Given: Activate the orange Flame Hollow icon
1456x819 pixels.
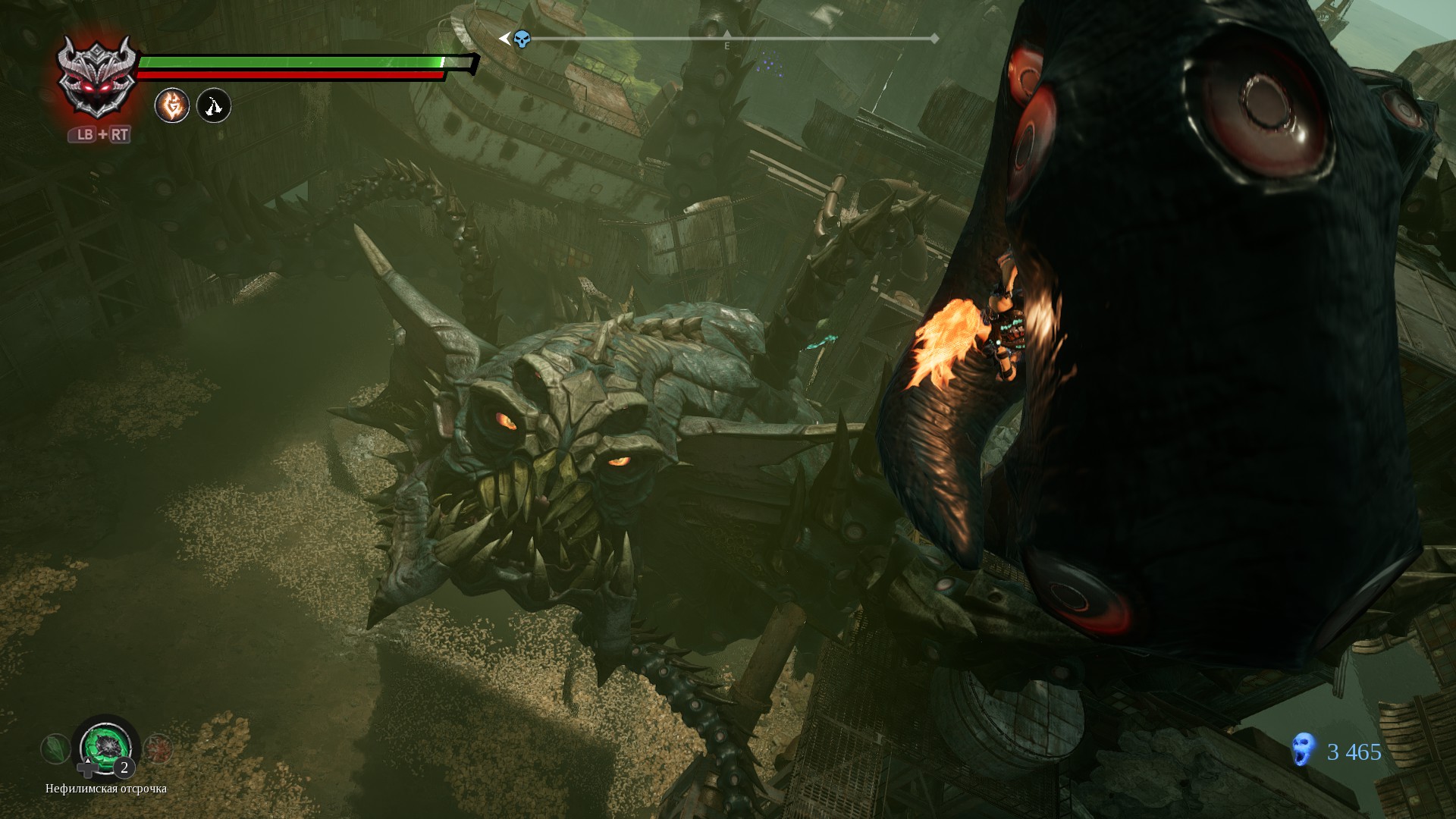Looking at the screenshot, I should tap(172, 105).
